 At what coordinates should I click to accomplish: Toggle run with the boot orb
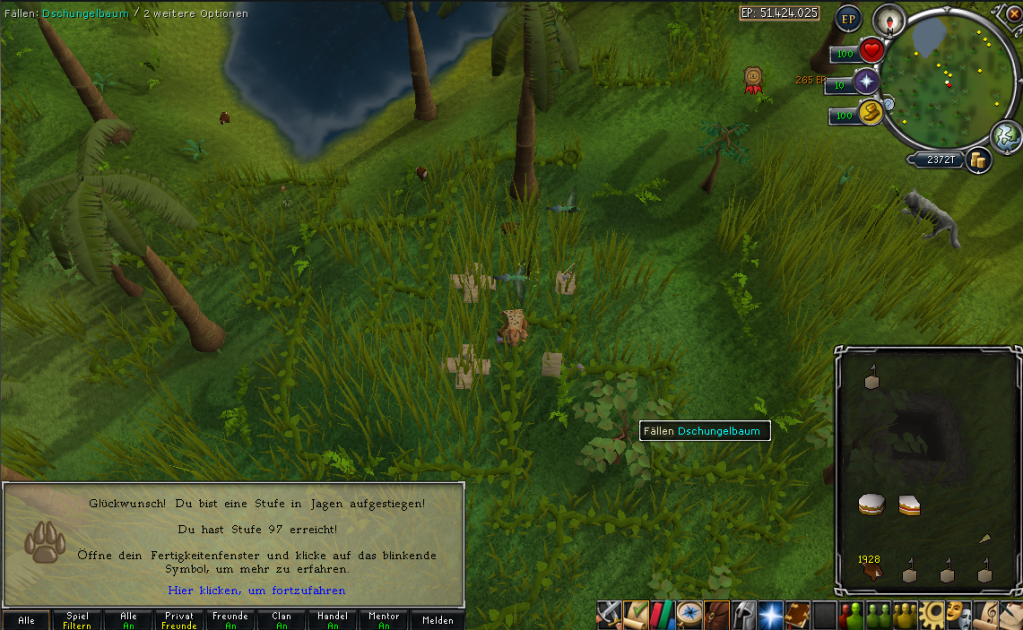(870, 113)
